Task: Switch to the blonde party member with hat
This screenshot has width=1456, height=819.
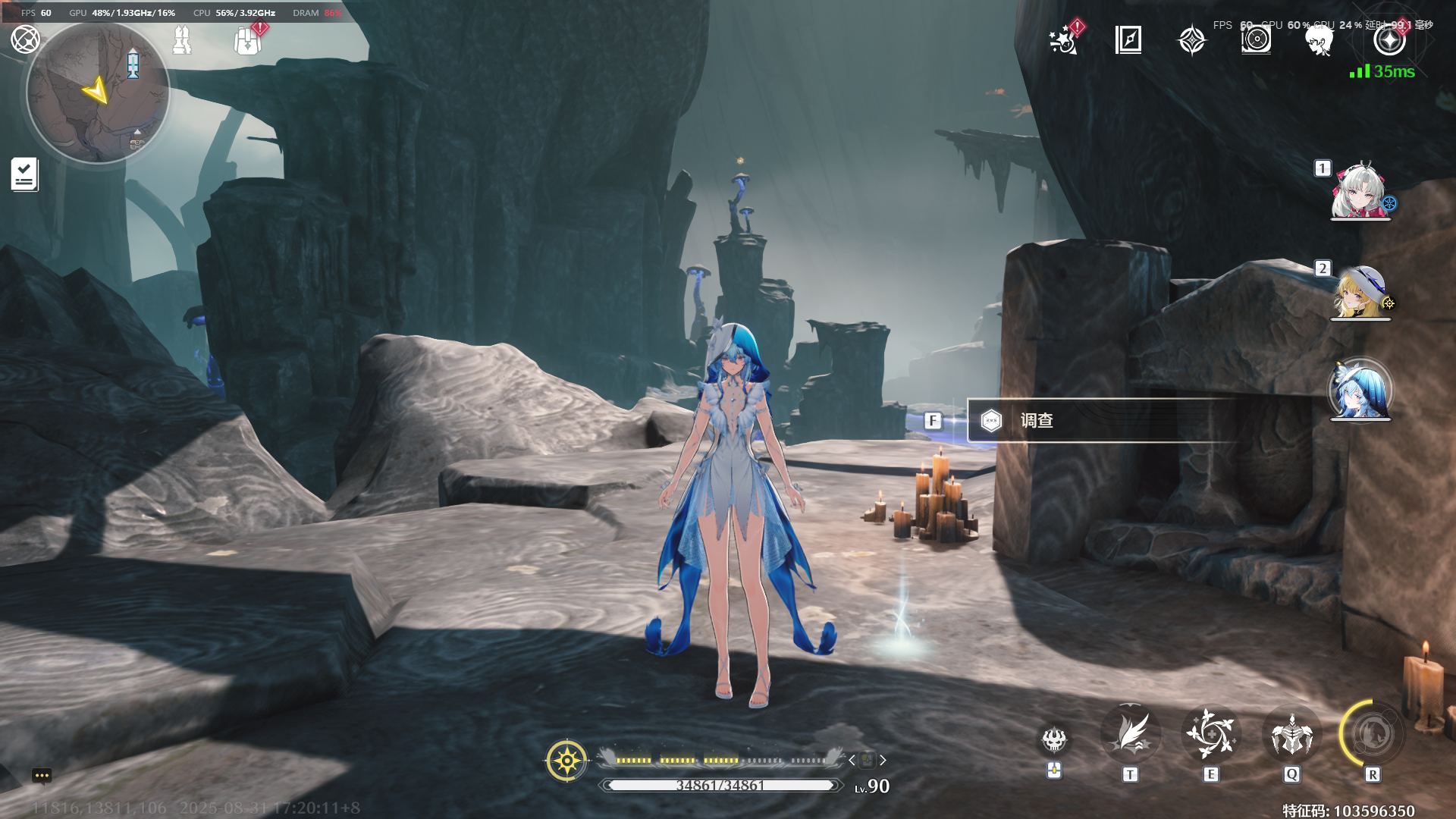Action: click(1360, 292)
